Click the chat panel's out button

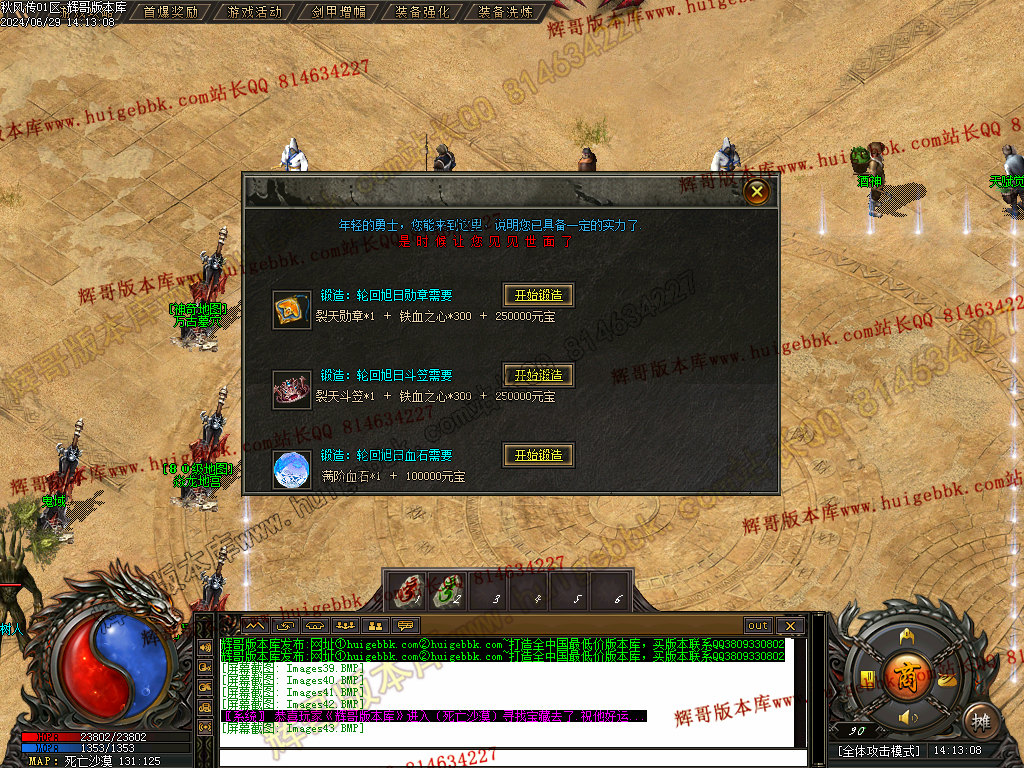[758, 626]
